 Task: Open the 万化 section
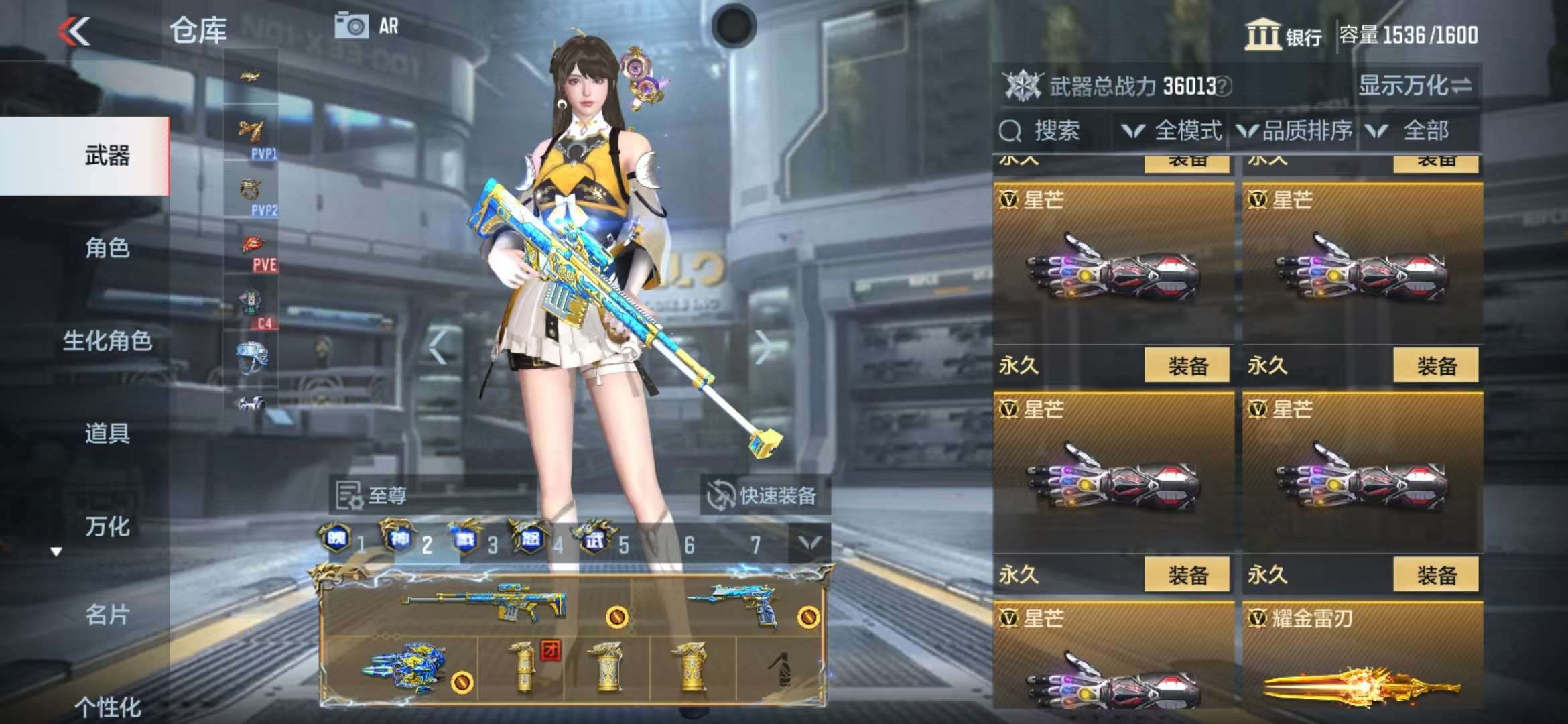pos(107,526)
